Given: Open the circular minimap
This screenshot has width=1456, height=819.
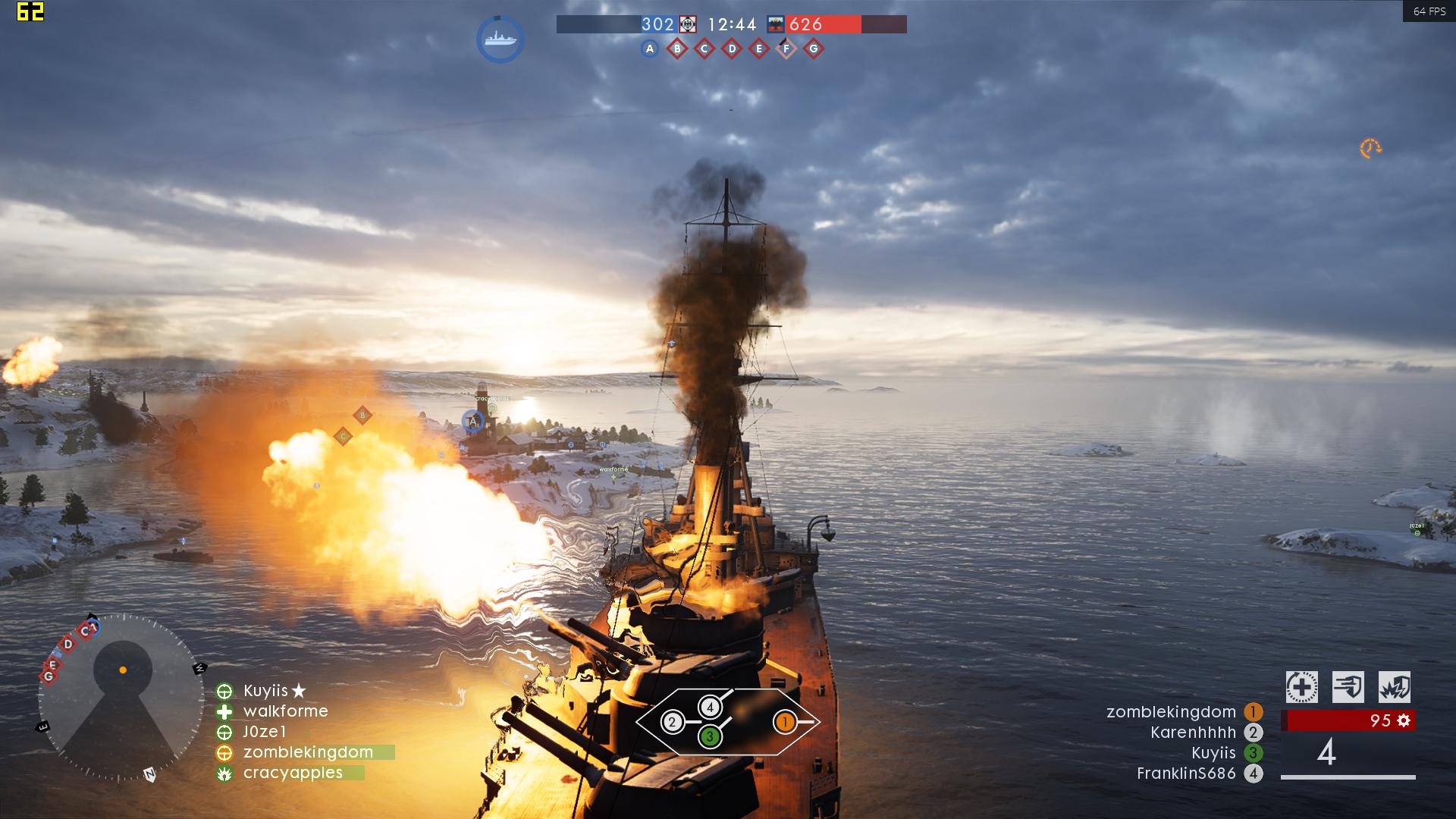Looking at the screenshot, I should (x=121, y=698).
